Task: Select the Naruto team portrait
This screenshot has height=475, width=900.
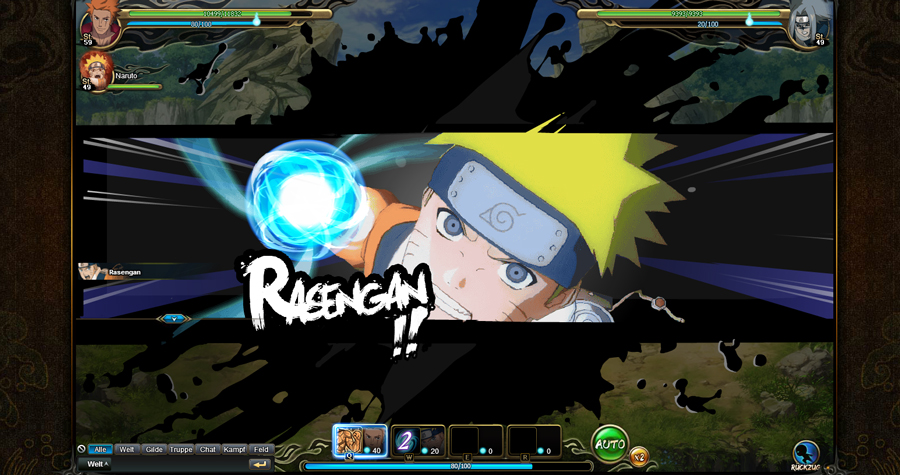Action: 97,72
